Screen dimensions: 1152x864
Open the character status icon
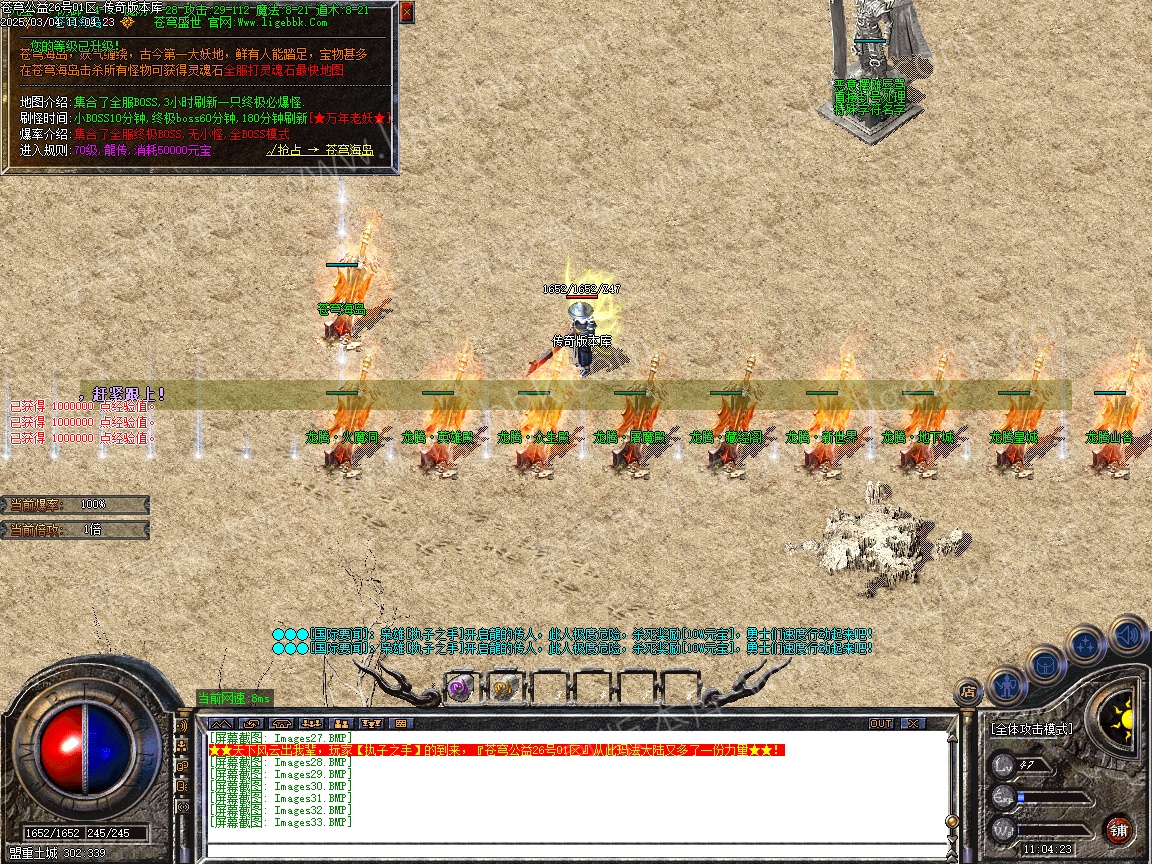[1007, 685]
